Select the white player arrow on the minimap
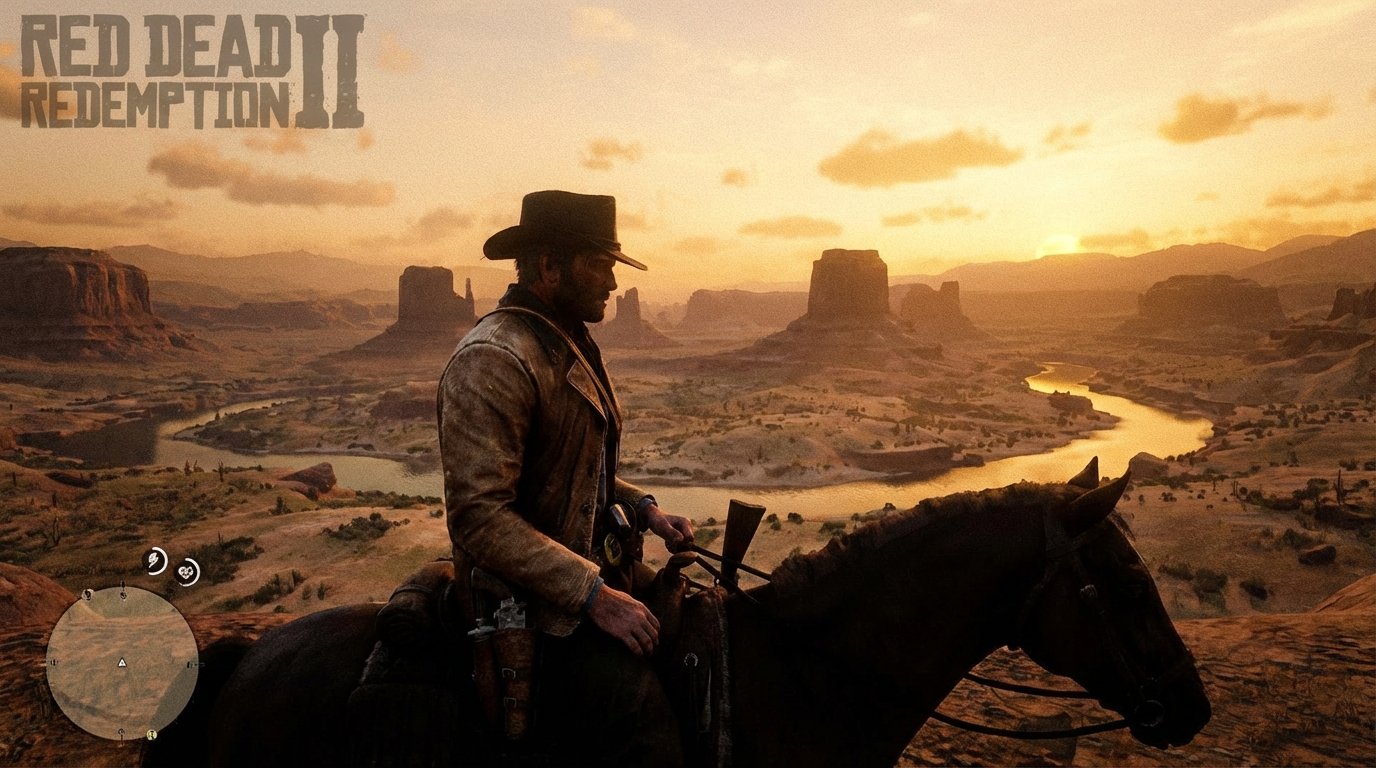1376x768 pixels. (122, 662)
